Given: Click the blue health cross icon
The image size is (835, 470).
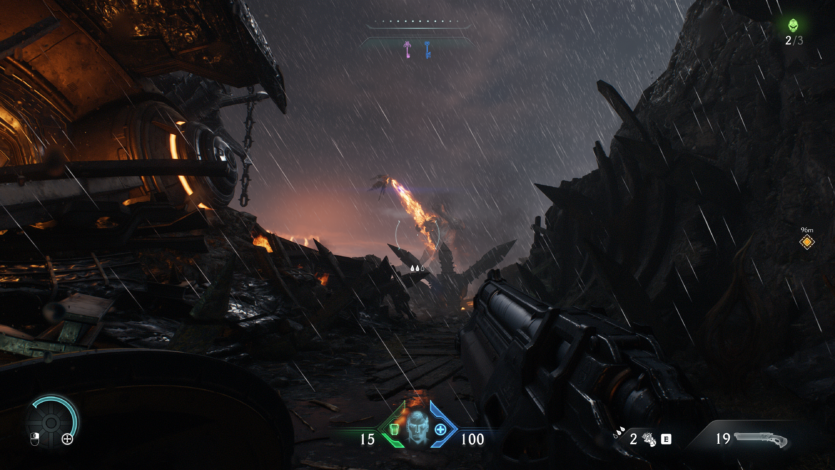Looking at the screenshot, I should pos(440,430).
